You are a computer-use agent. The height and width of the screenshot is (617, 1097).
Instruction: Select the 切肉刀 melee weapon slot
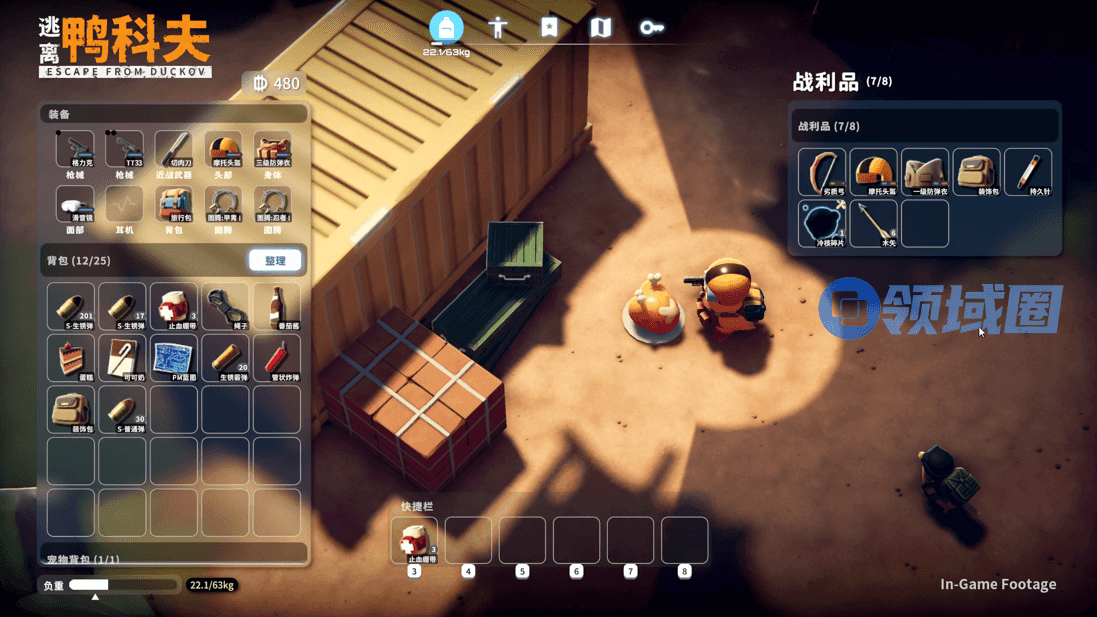coord(173,150)
